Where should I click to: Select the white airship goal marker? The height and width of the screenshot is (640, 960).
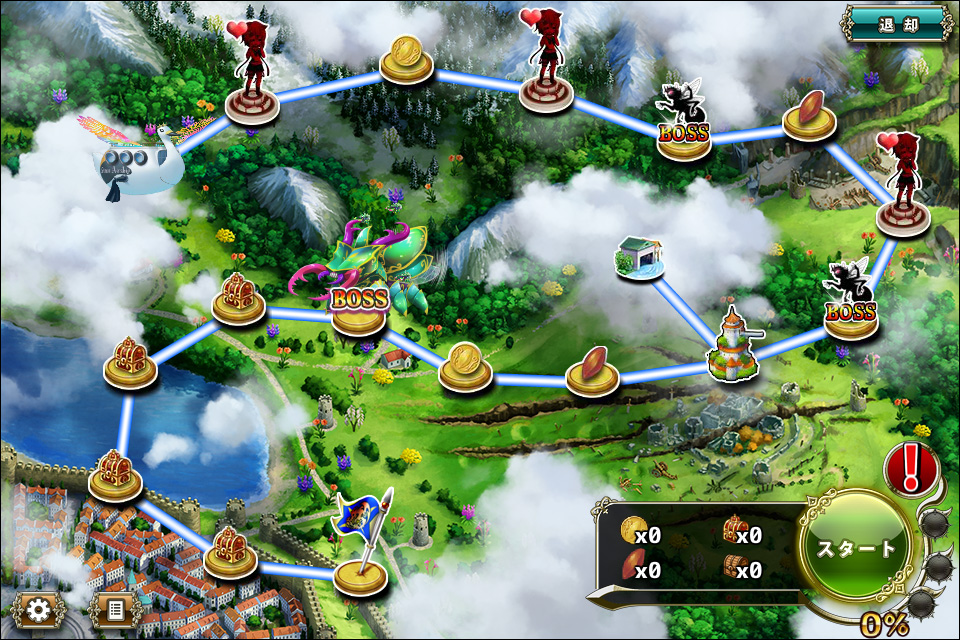pyautogui.click(x=147, y=160)
